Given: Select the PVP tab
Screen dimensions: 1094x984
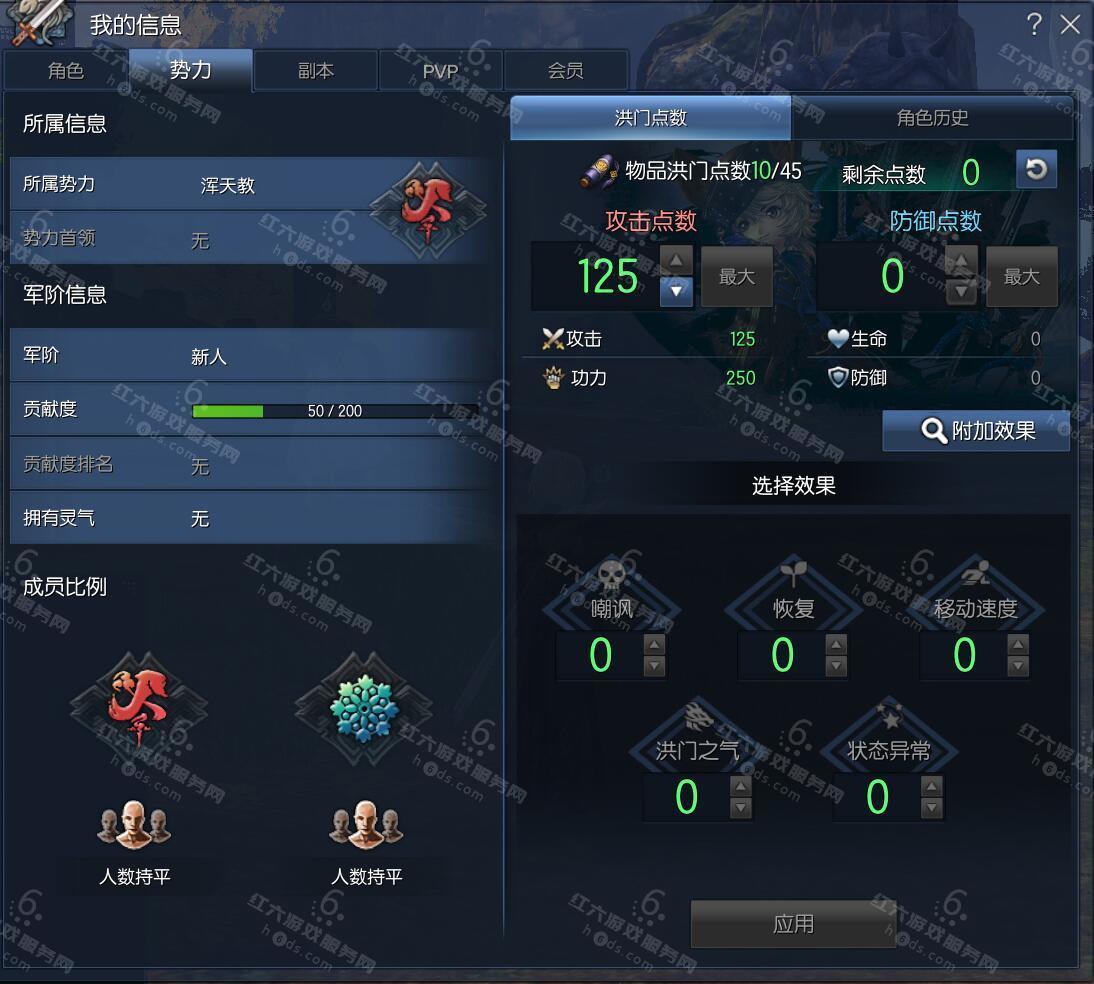Looking at the screenshot, I should tap(440, 71).
